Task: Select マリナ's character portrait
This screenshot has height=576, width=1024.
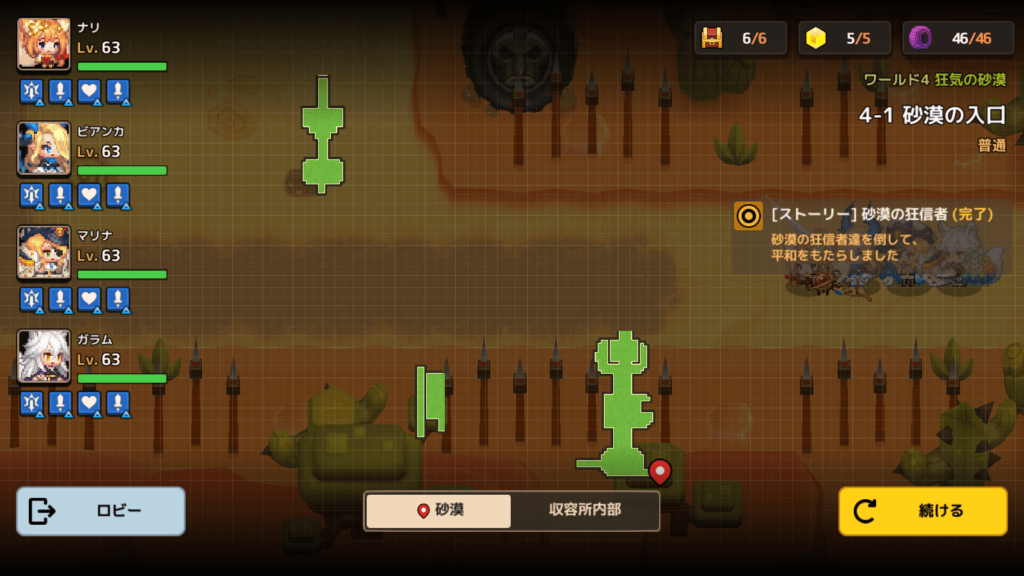Action: click(44, 252)
